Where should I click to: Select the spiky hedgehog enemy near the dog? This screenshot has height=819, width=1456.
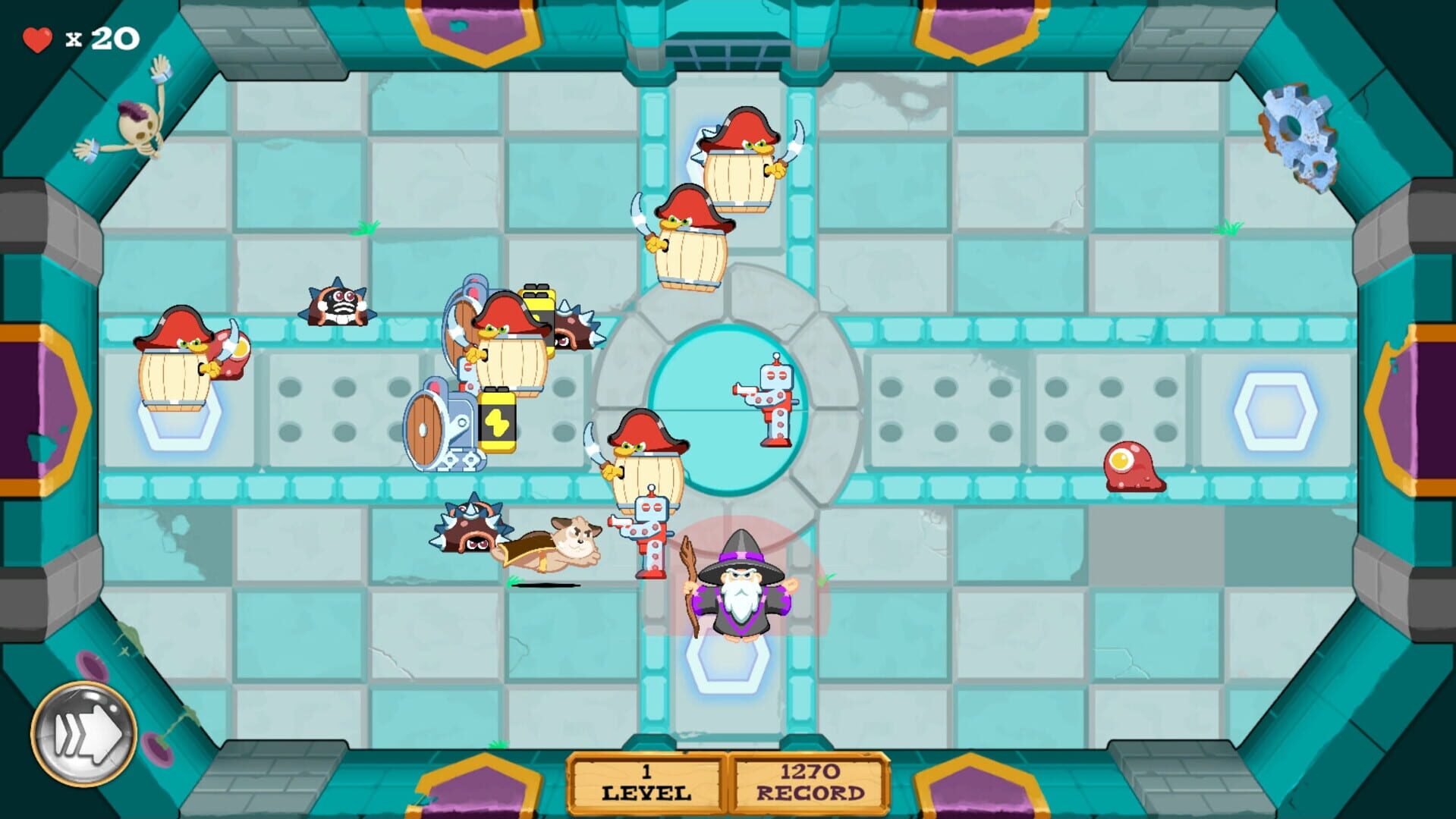click(x=469, y=531)
